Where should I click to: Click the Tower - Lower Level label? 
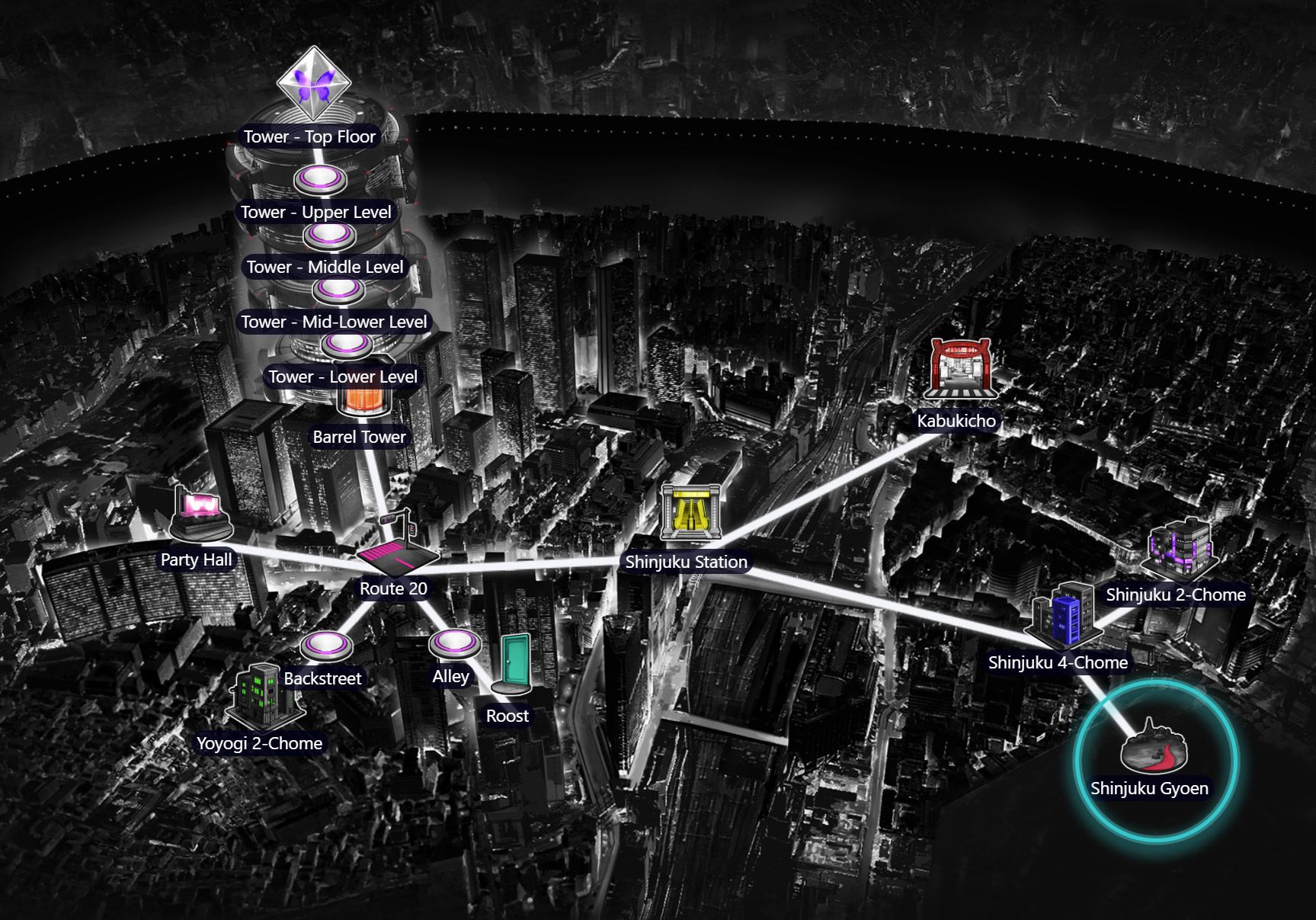(x=344, y=377)
